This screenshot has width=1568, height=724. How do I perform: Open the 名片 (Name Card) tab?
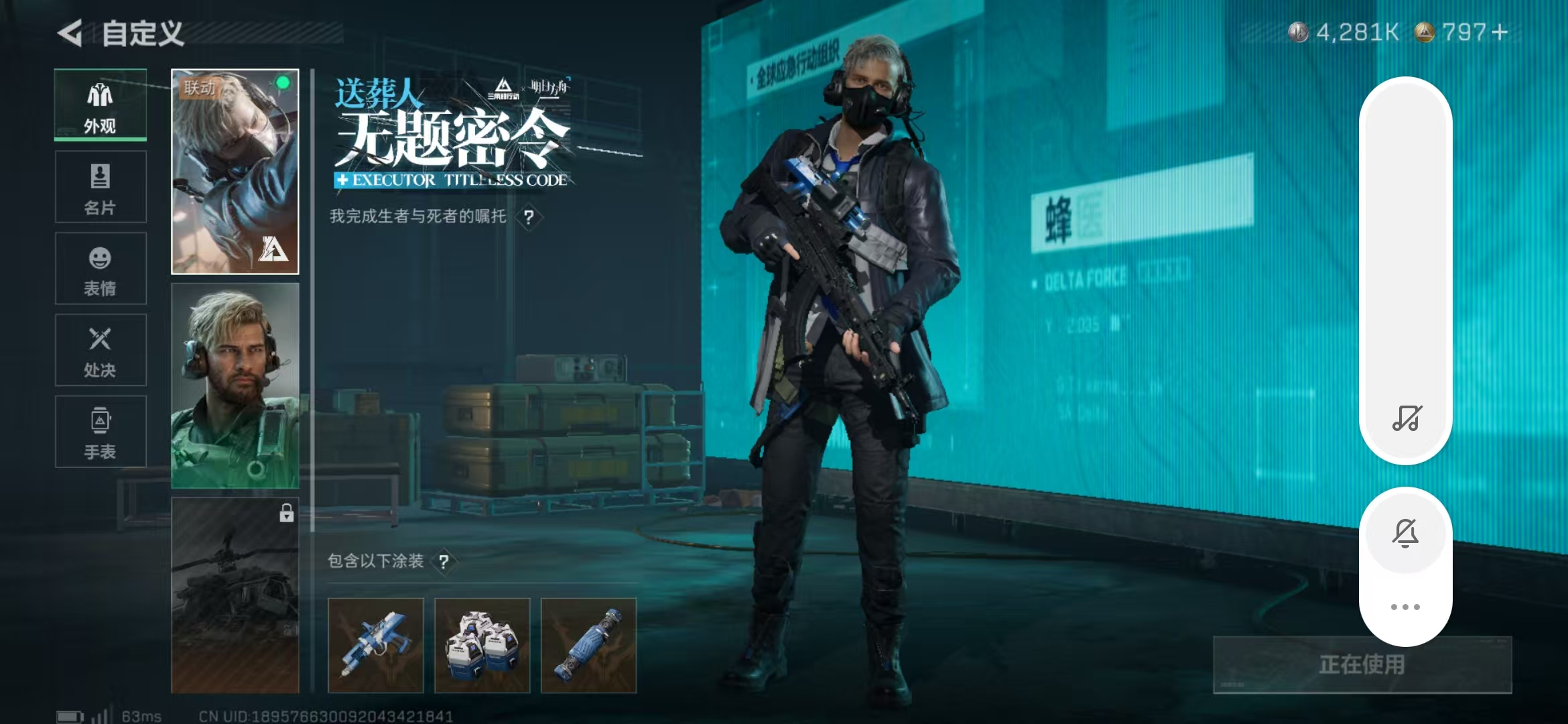[99, 186]
